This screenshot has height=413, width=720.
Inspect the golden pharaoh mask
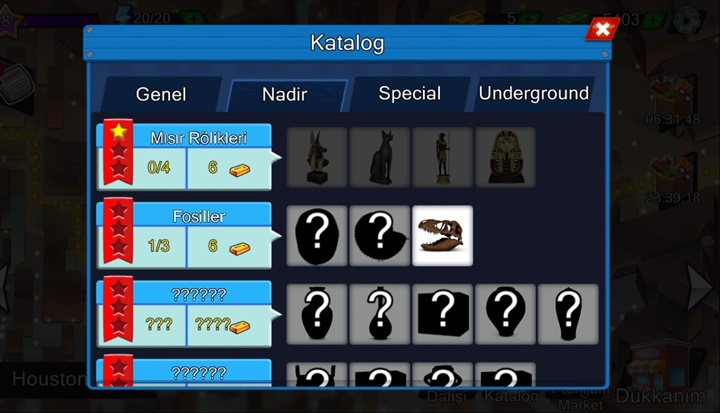tap(505, 157)
